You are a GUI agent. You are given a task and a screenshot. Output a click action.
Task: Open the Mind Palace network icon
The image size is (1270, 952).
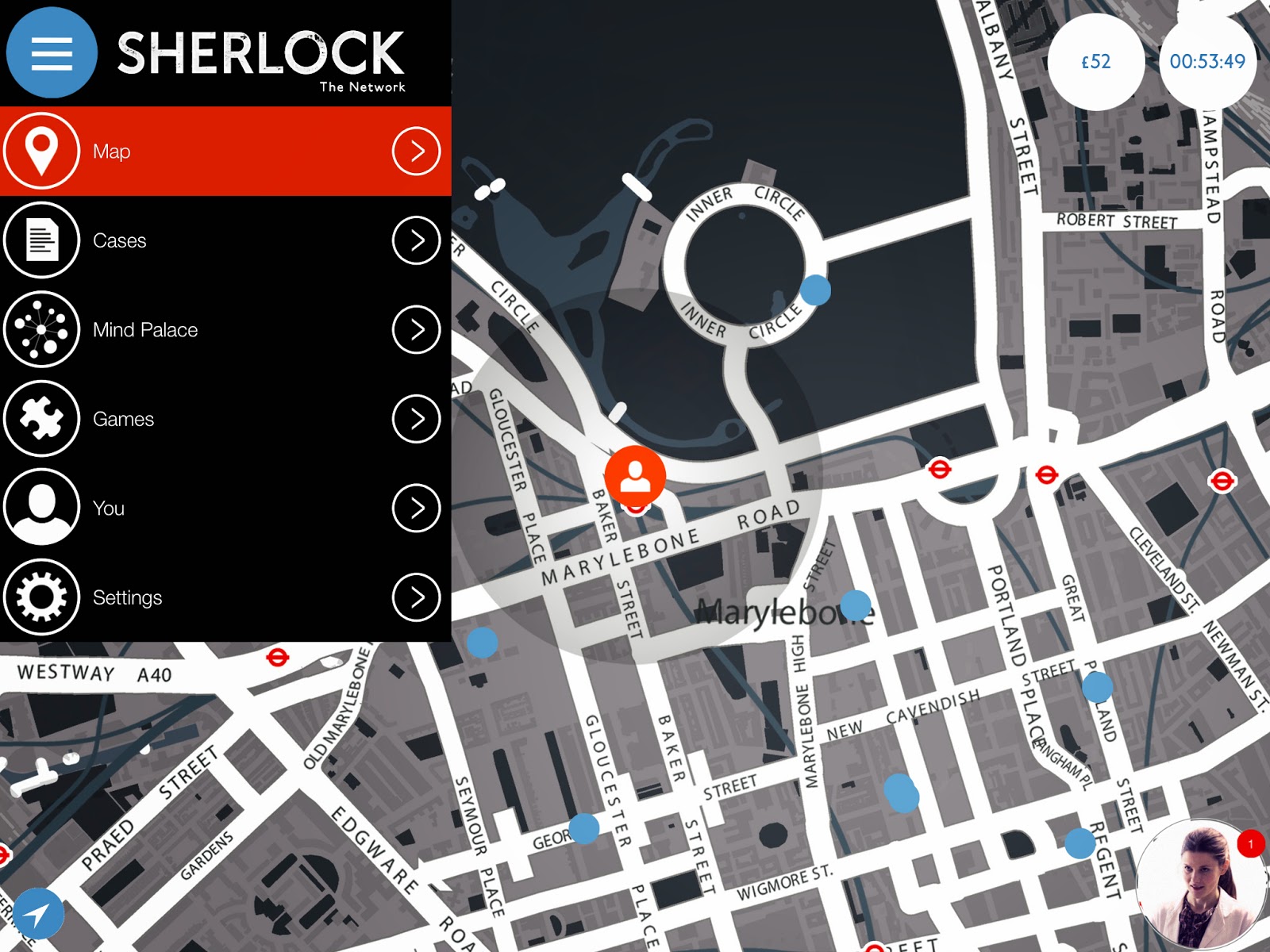[41, 330]
